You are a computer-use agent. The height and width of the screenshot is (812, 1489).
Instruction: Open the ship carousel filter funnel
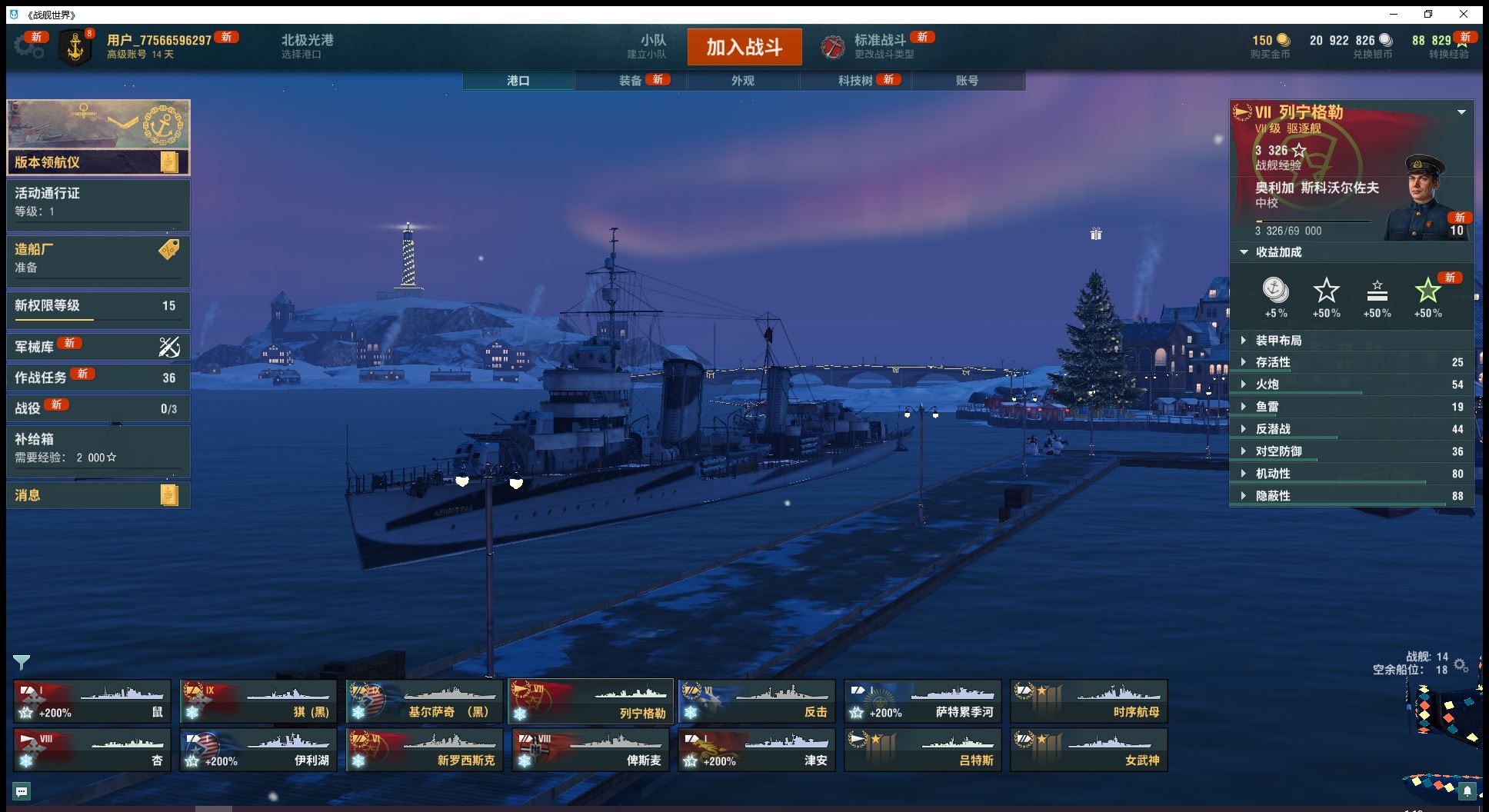(x=22, y=662)
